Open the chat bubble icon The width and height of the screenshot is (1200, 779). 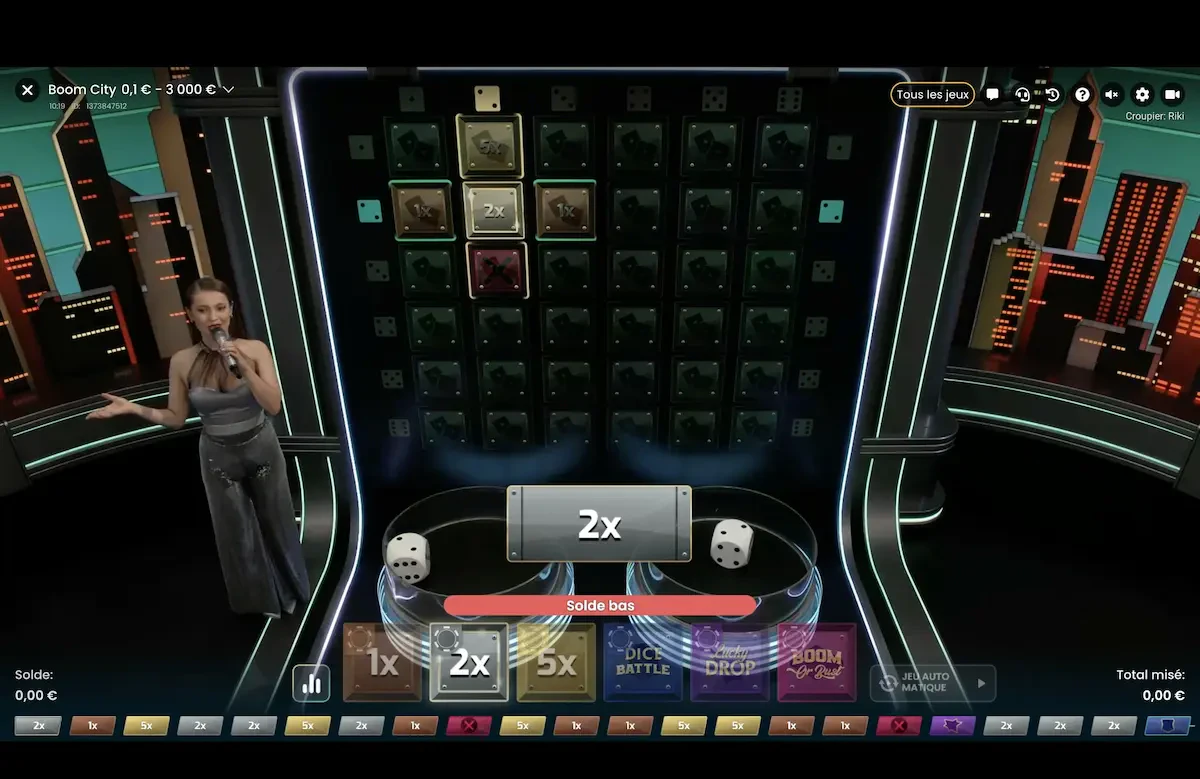[x=992, y=94]
